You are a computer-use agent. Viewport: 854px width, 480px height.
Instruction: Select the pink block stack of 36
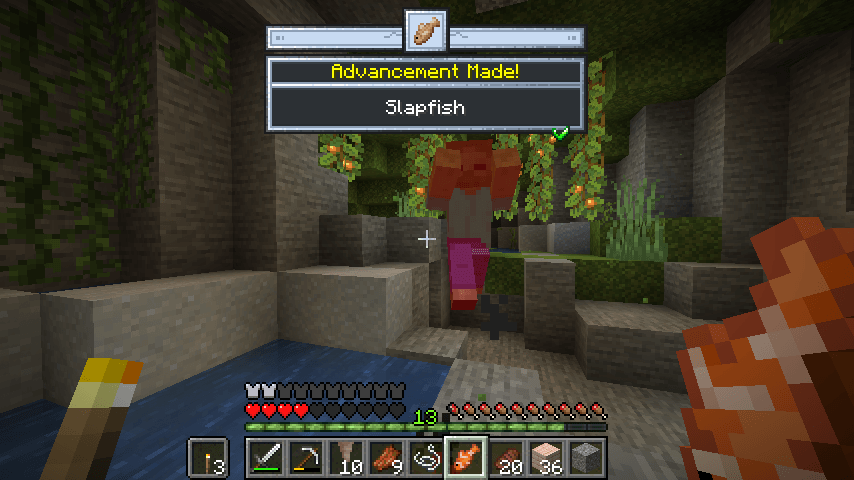tap(547, 458)
